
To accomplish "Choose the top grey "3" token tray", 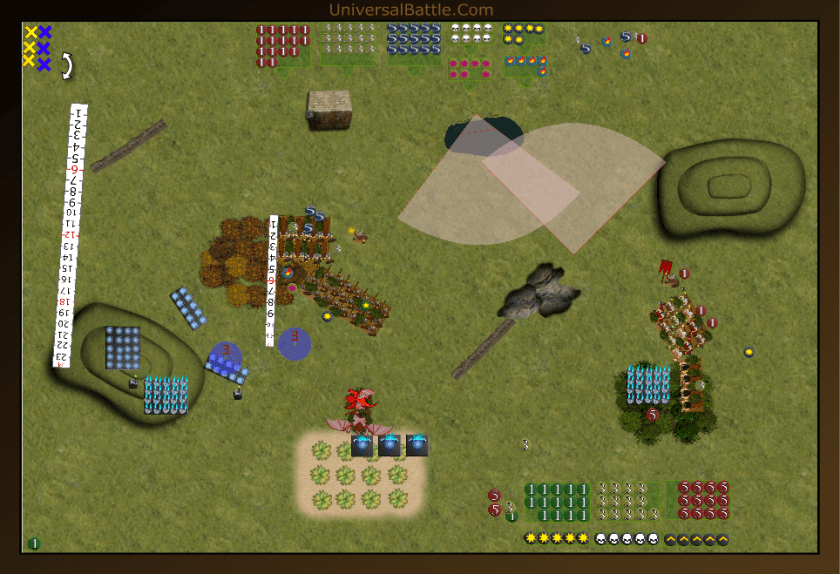I will click(346, 44).
